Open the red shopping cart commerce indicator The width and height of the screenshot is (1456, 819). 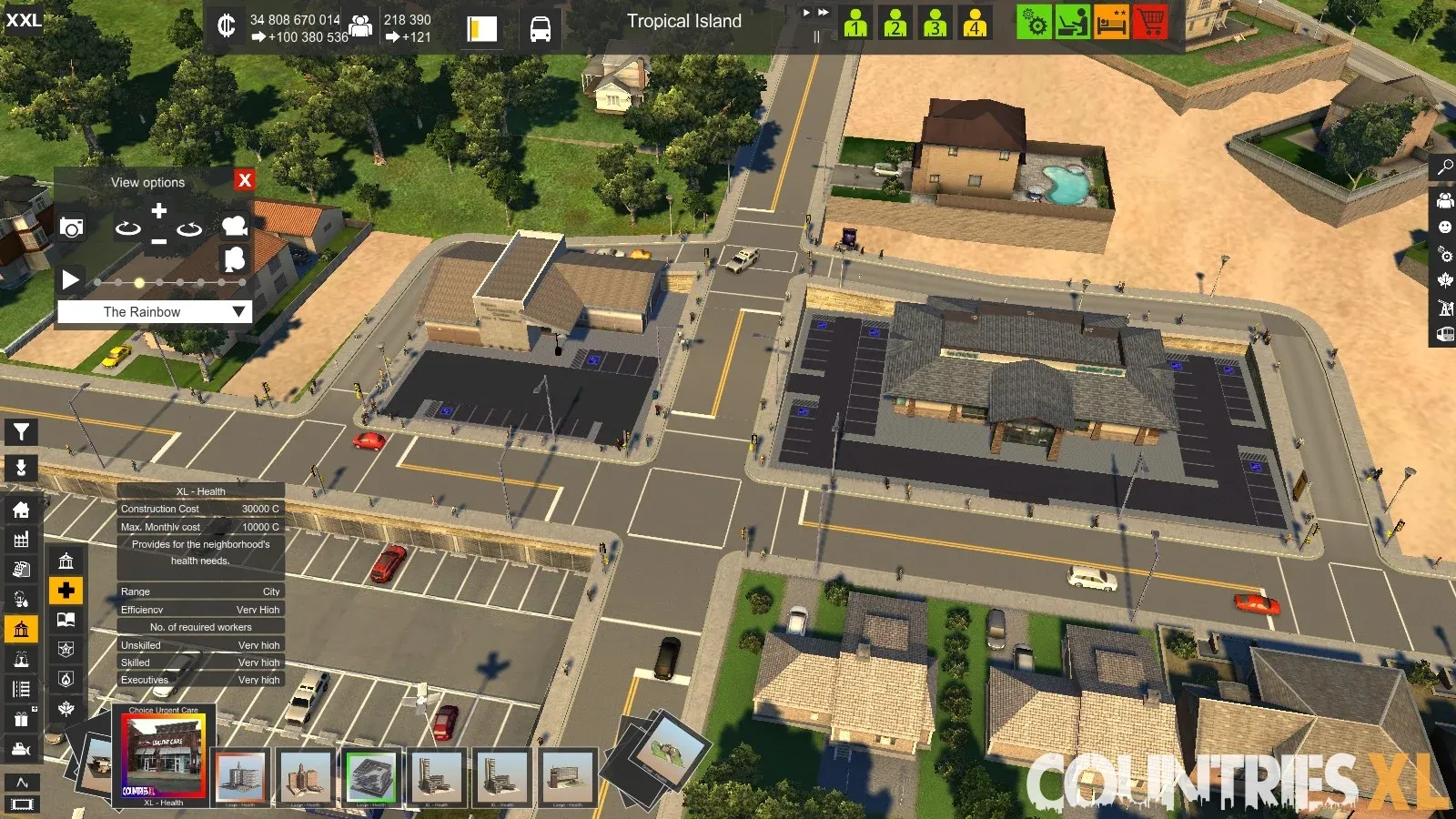tap(1150, 22)
